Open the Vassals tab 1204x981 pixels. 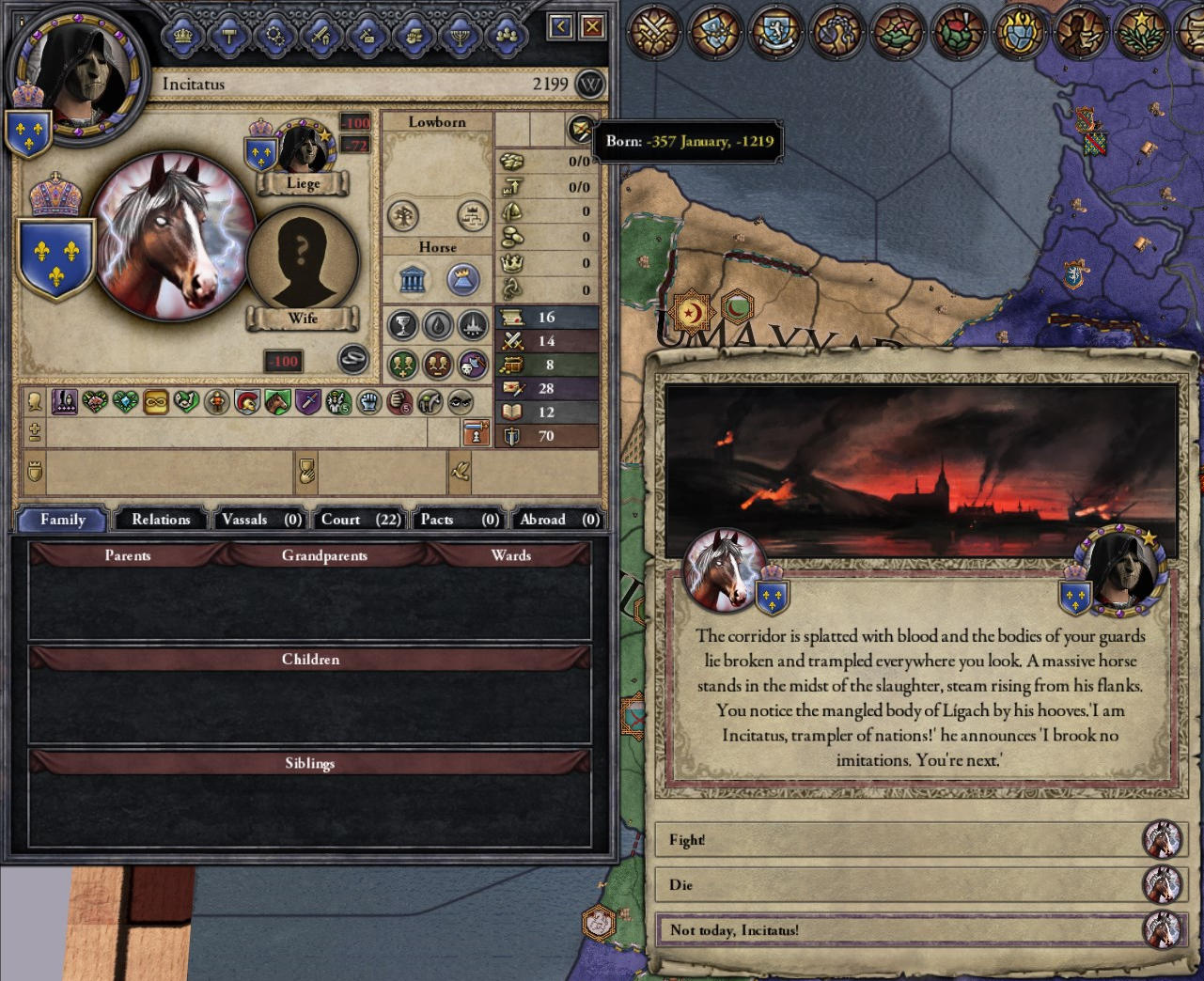pos(260,520)
